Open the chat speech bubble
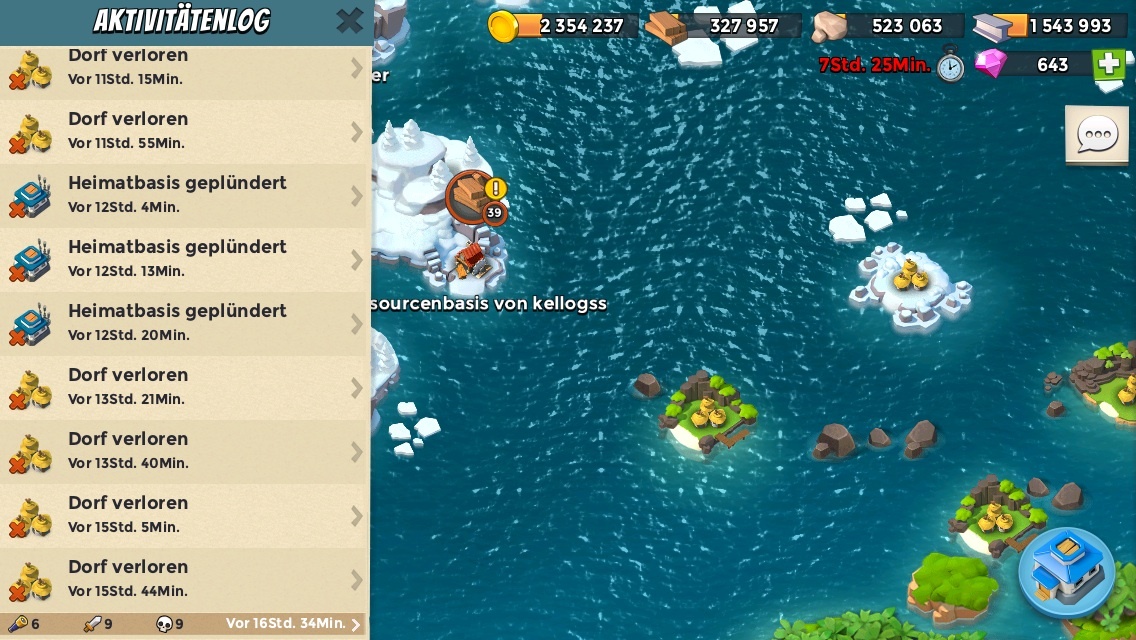Image resolution: width=1136 pixels, height=640 pixels. pyautogui.click(x=1097, y=135)
